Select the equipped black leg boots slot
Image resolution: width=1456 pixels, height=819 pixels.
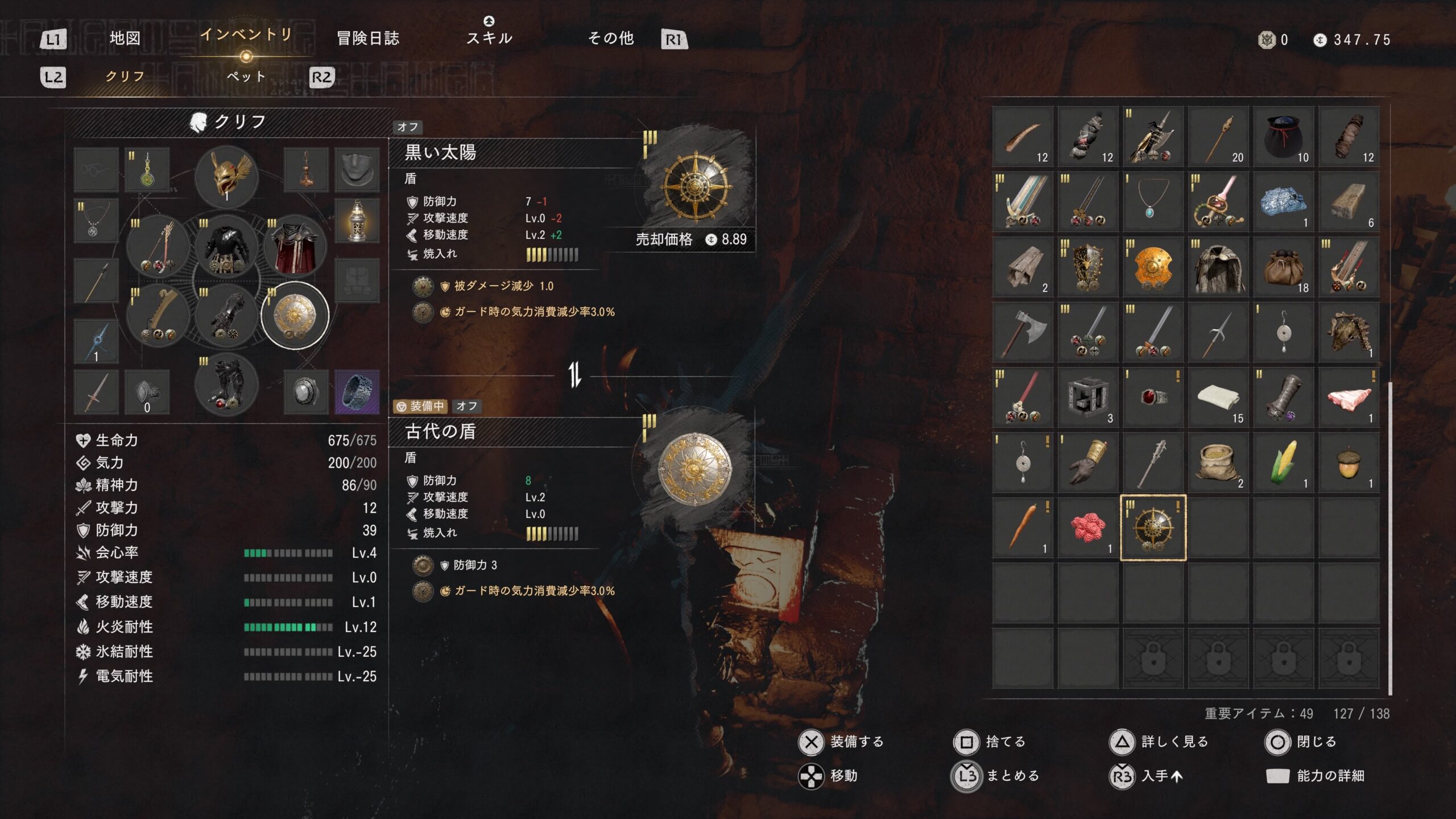click(226, 384)
